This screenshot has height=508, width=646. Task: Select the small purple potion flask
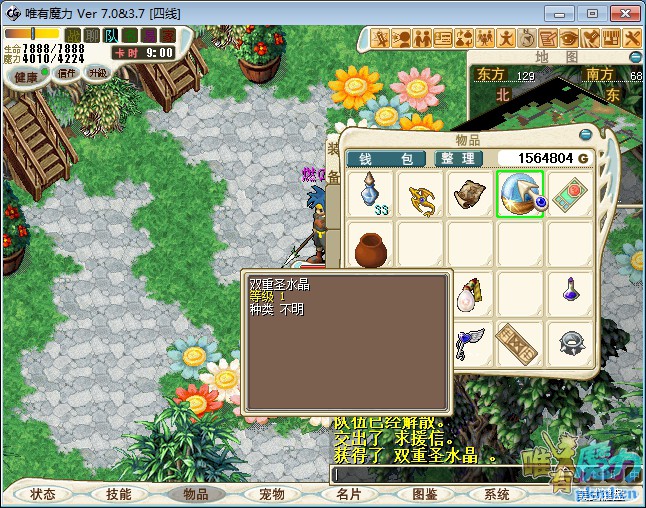tap(571, 294)
